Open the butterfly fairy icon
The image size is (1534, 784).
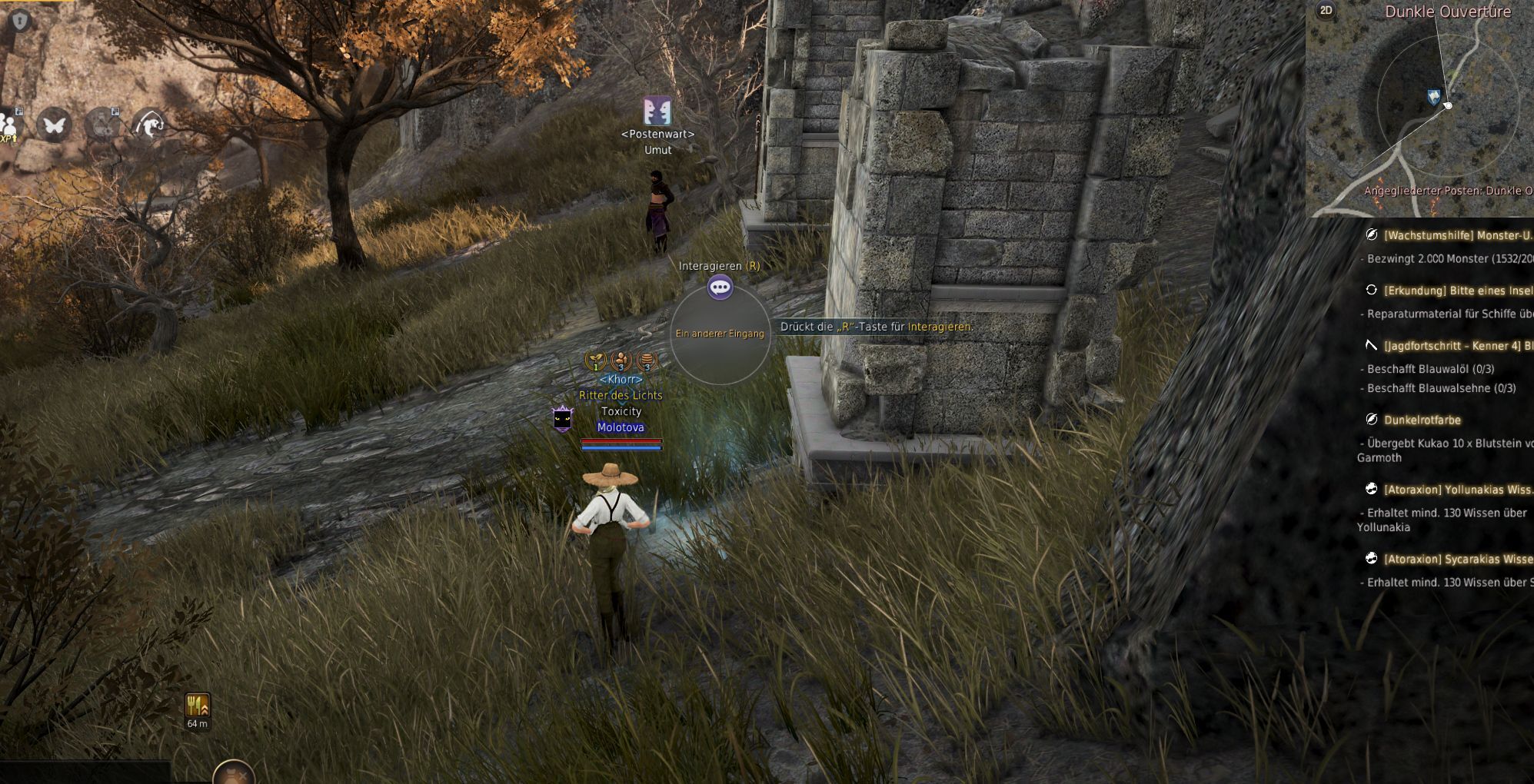coord(55,125)
